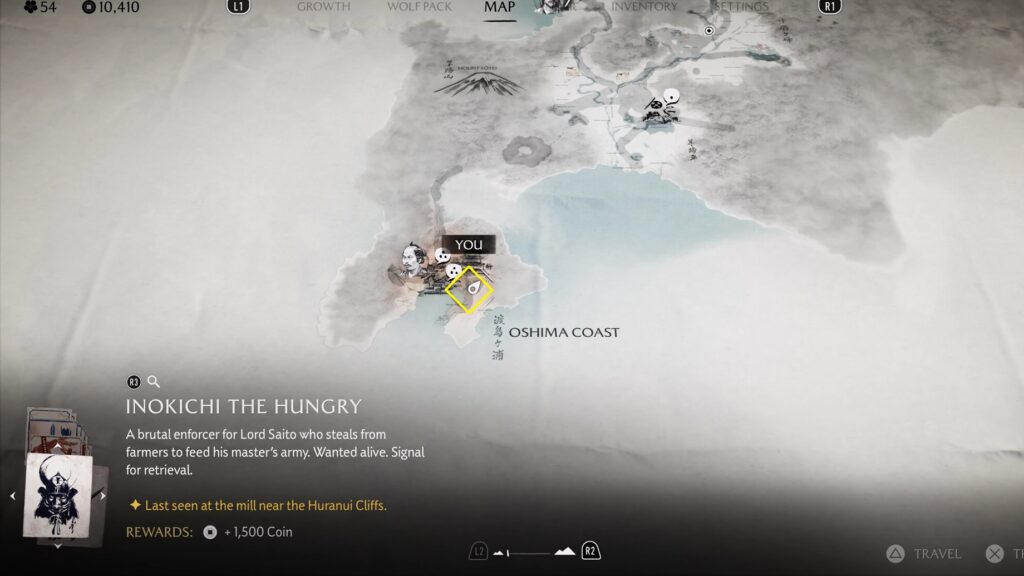Click the samurai portrait on the map
The width and height of the screenshot is (1024, 576).
412,262
